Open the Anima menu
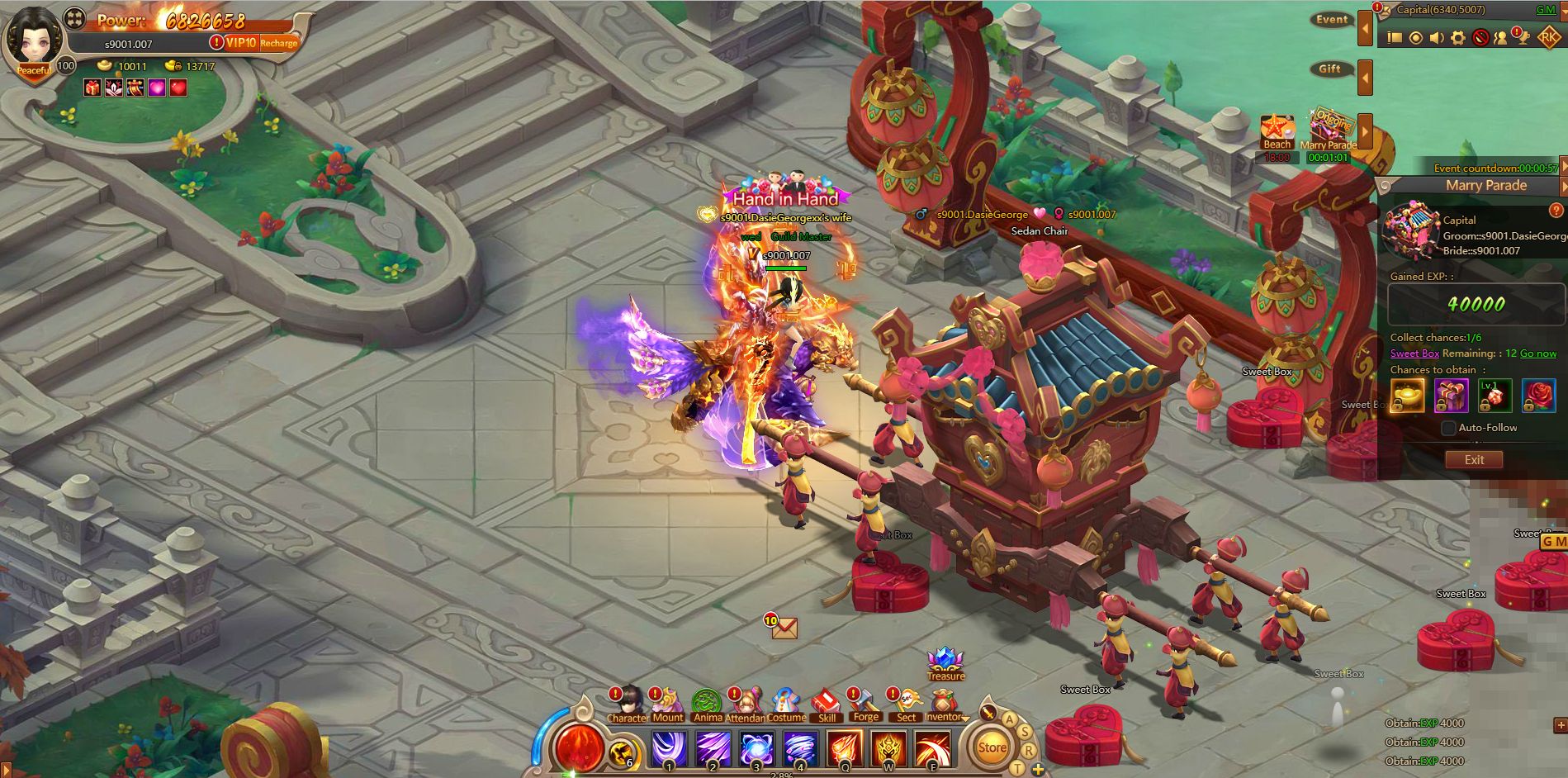Screen dimensions: 1568x778 coord(707,704)
